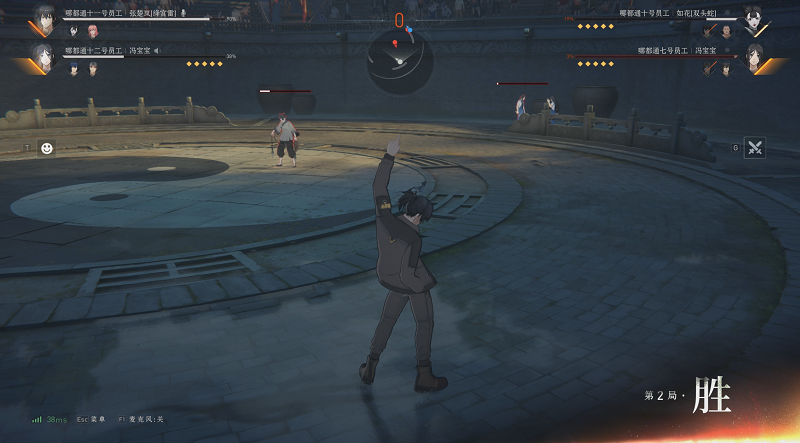Screen dimensions: 800x443
Task: Select the circular minimap radar
Action: click(399, 58)
